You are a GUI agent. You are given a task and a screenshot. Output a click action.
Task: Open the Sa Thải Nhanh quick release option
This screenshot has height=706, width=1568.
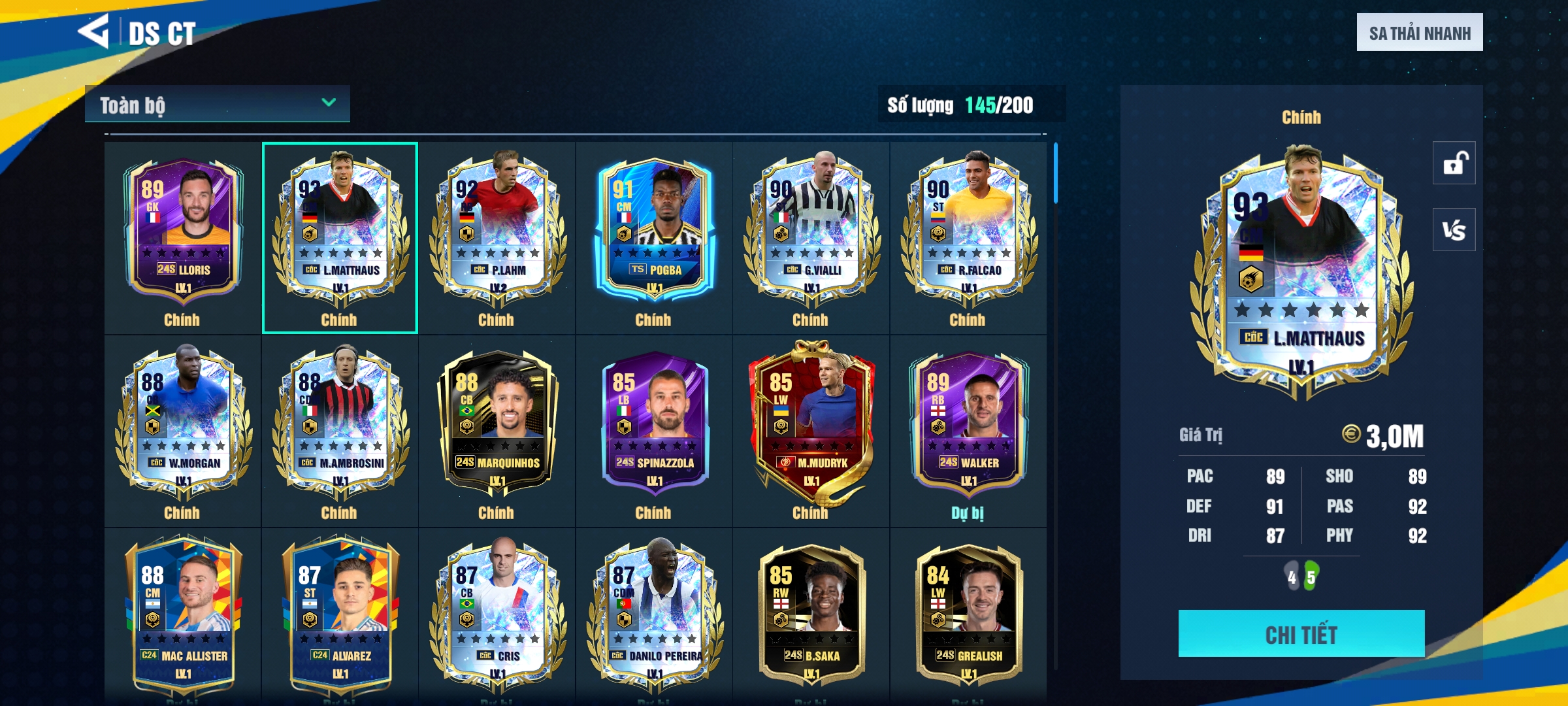pyautogui.click(x=1419, y=33)
